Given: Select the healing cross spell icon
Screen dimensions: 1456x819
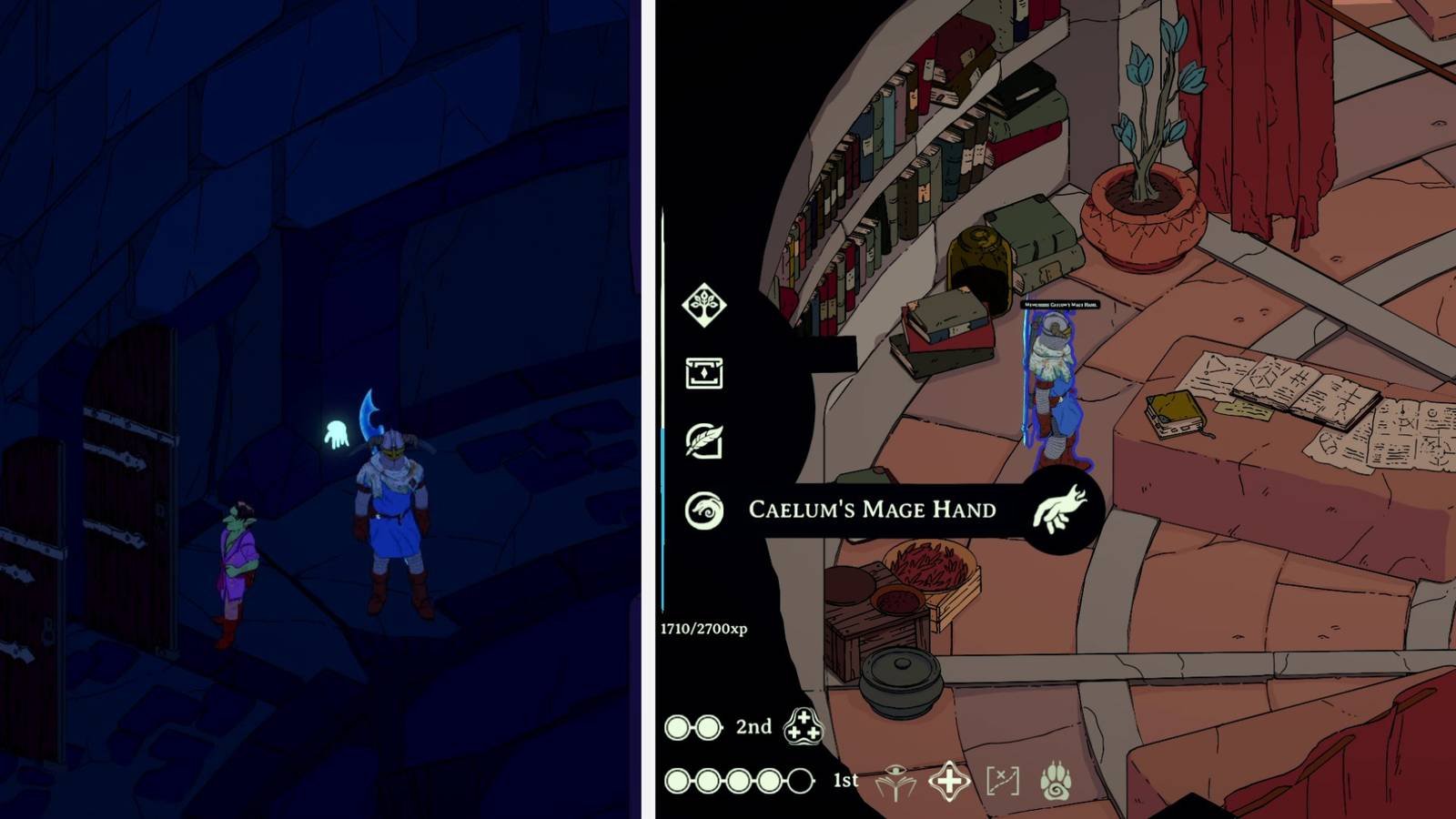Looking at the screenshot, I should pyautogui.click(x=949, y=779).
